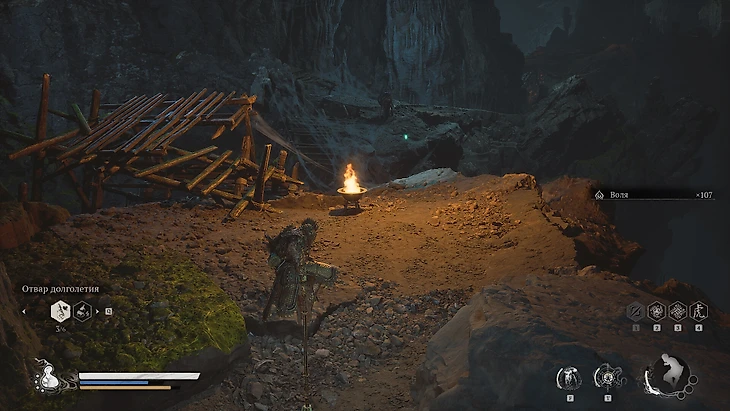Activate the swirling cloud spell icon
730x411 pixels.
pos(656,311)
